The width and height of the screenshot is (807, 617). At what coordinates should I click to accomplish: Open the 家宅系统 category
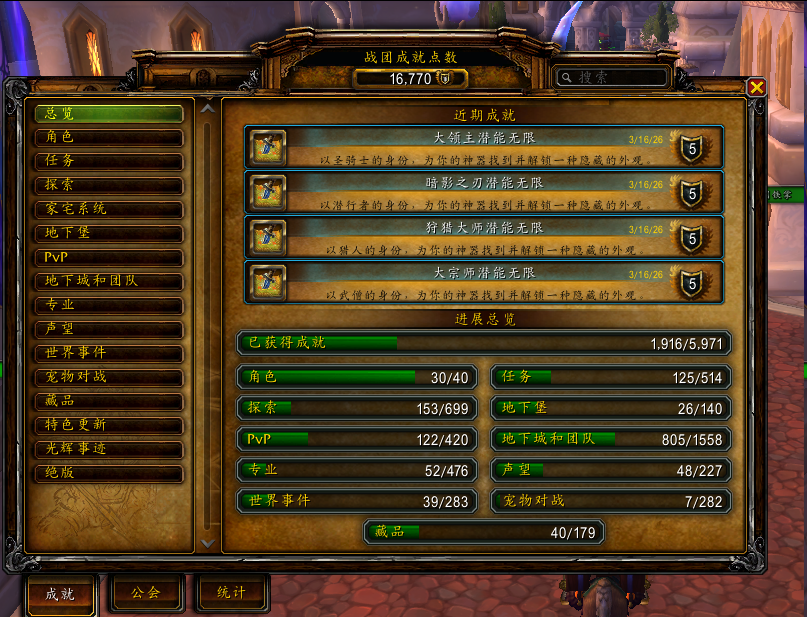click(x=109, y=209)
